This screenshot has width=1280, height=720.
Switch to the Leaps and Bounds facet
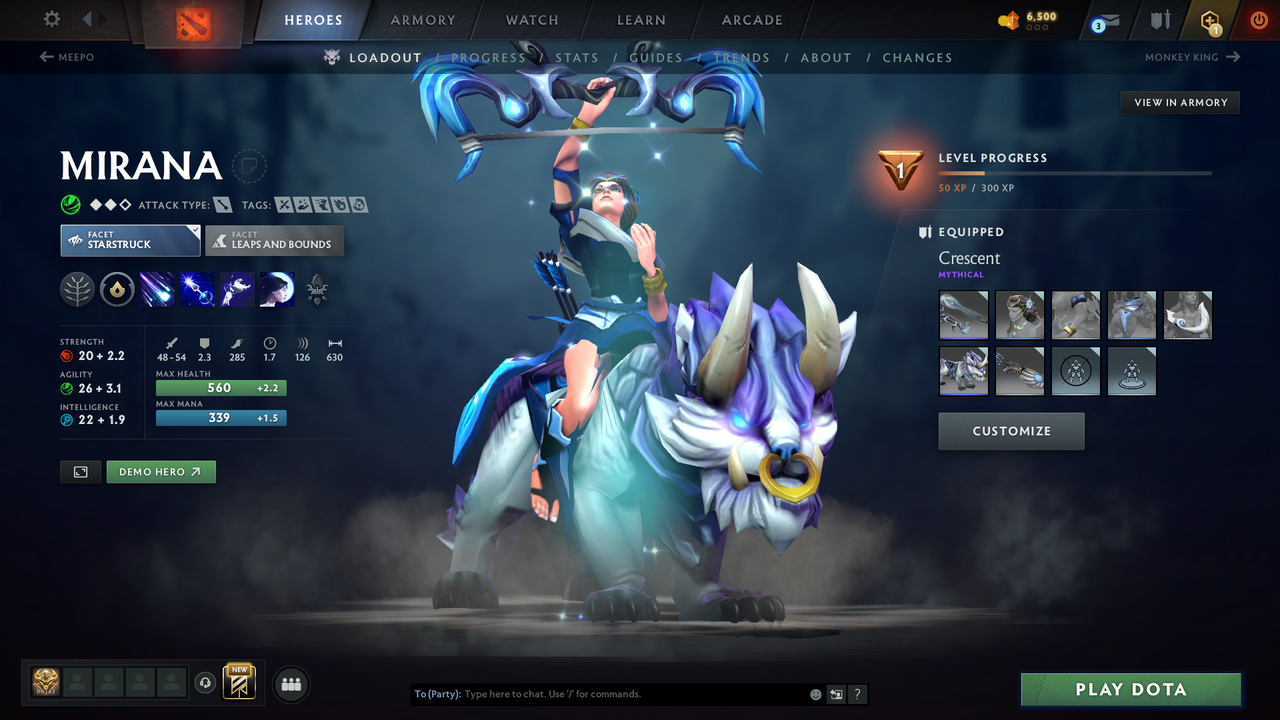[274, 241]
